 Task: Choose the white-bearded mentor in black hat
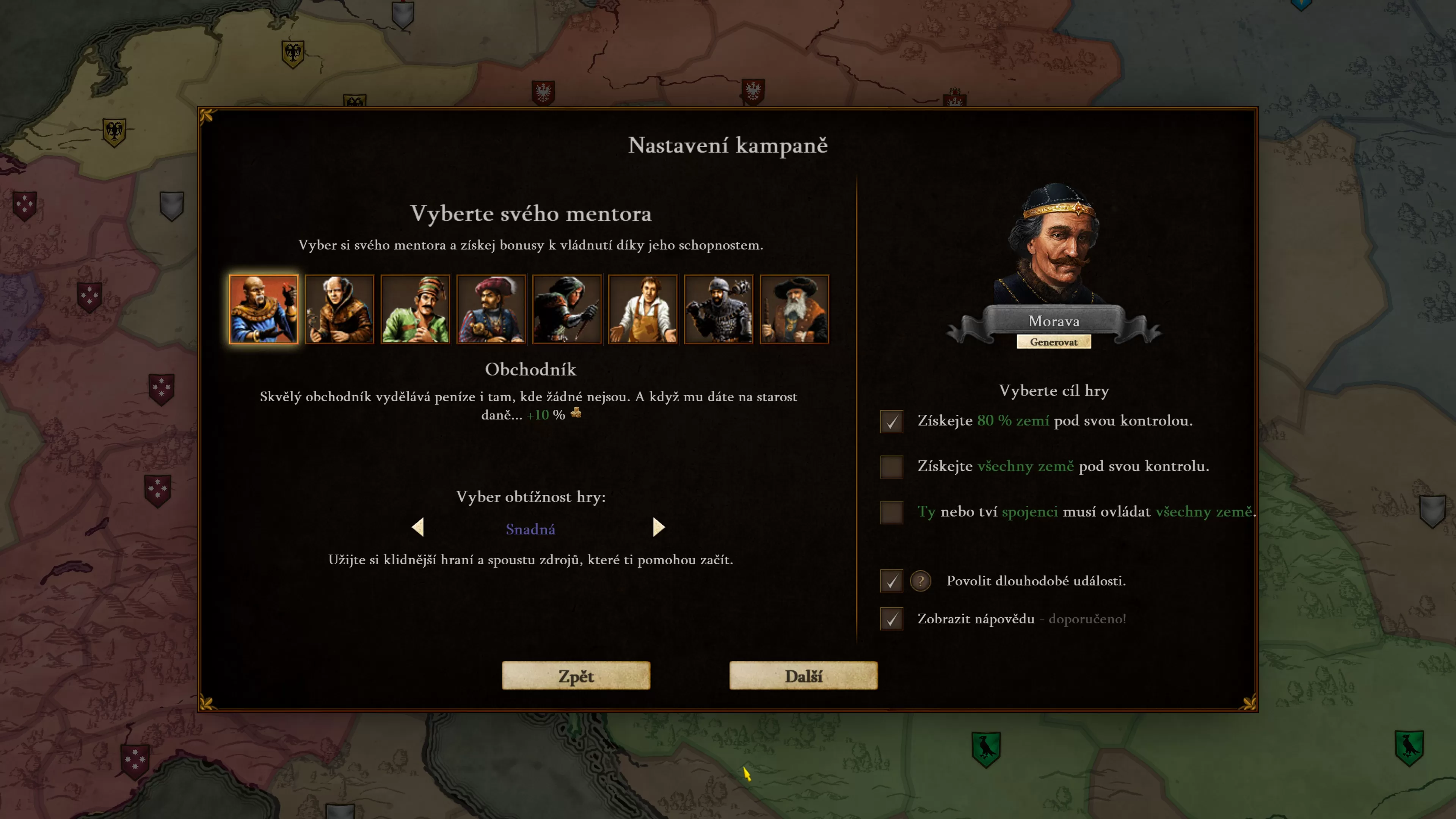[x=794, y=309]
